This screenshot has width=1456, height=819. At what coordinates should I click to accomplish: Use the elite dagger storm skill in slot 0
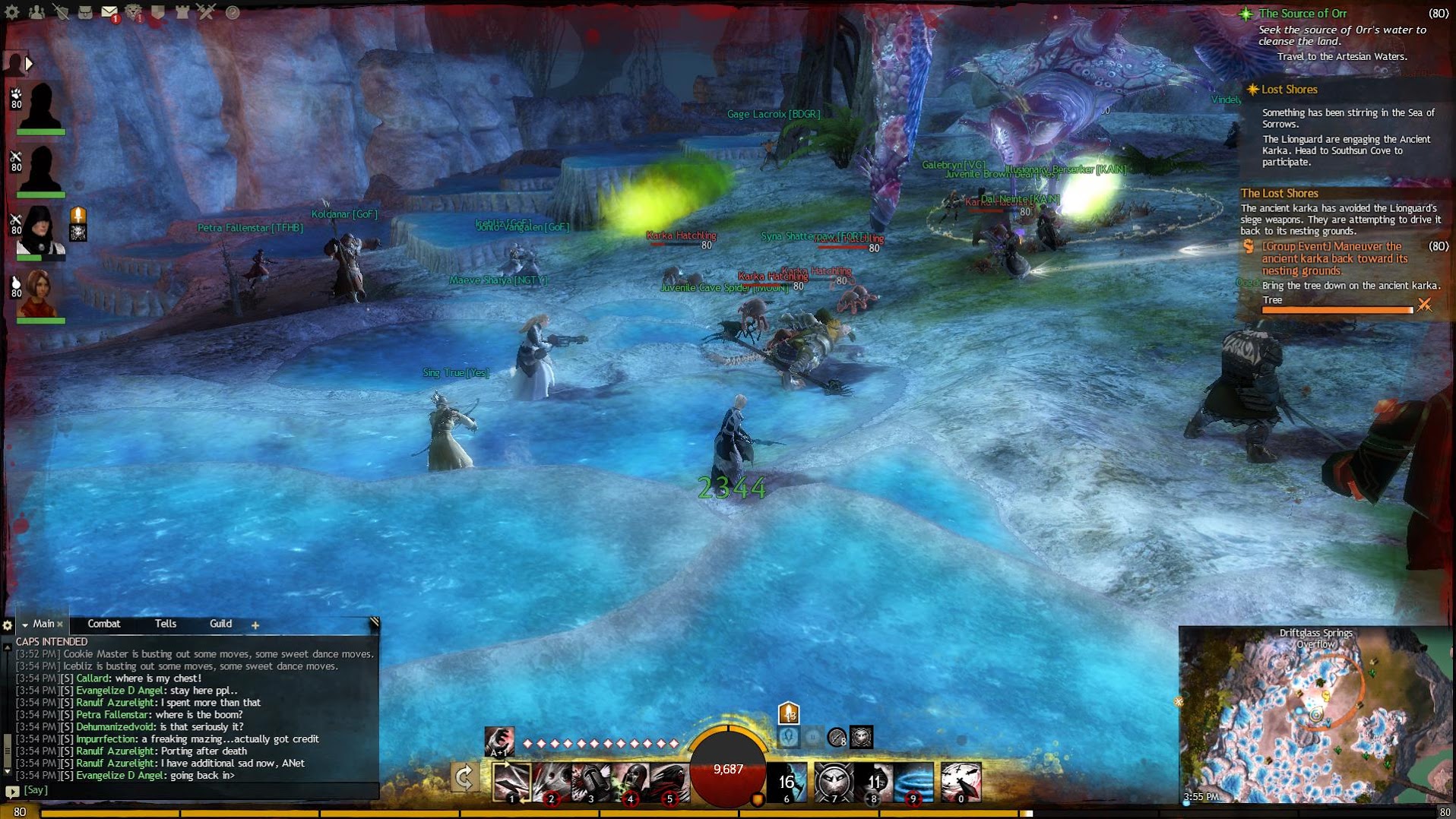click(961, 782)
